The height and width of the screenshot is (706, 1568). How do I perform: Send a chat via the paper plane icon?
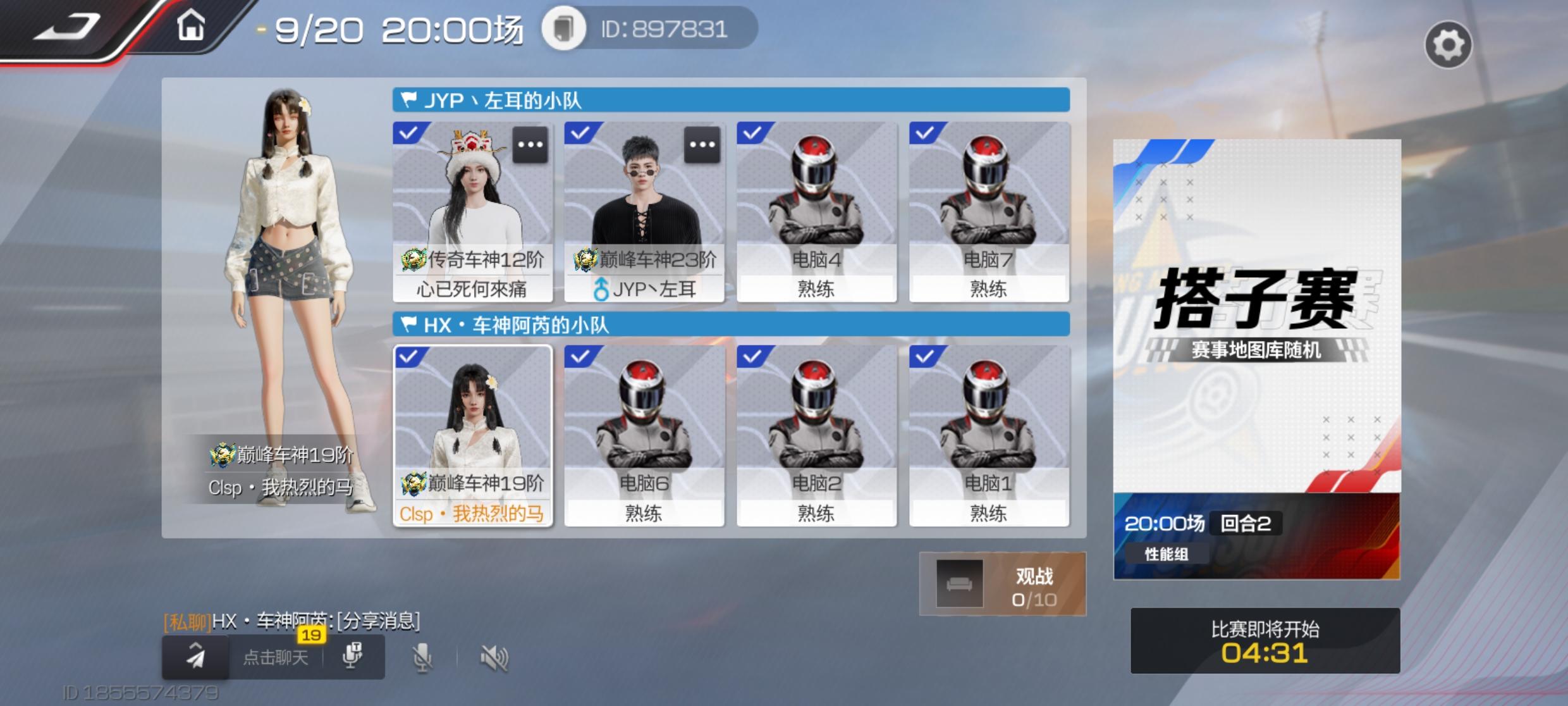click(195, 657)
